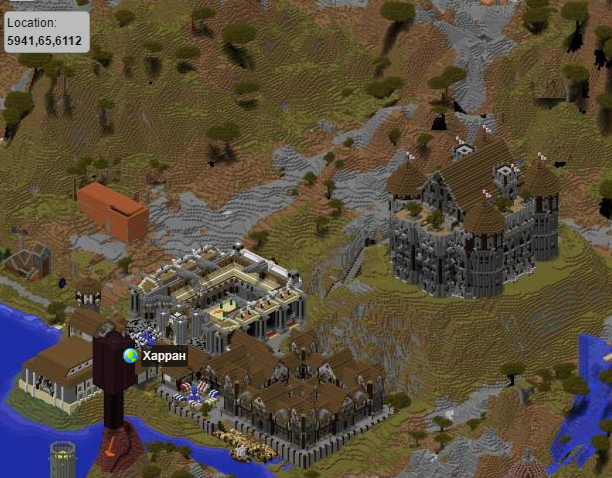Click the Харран globe map marker
Screen dimensions: 612x478
coord(130,355)
